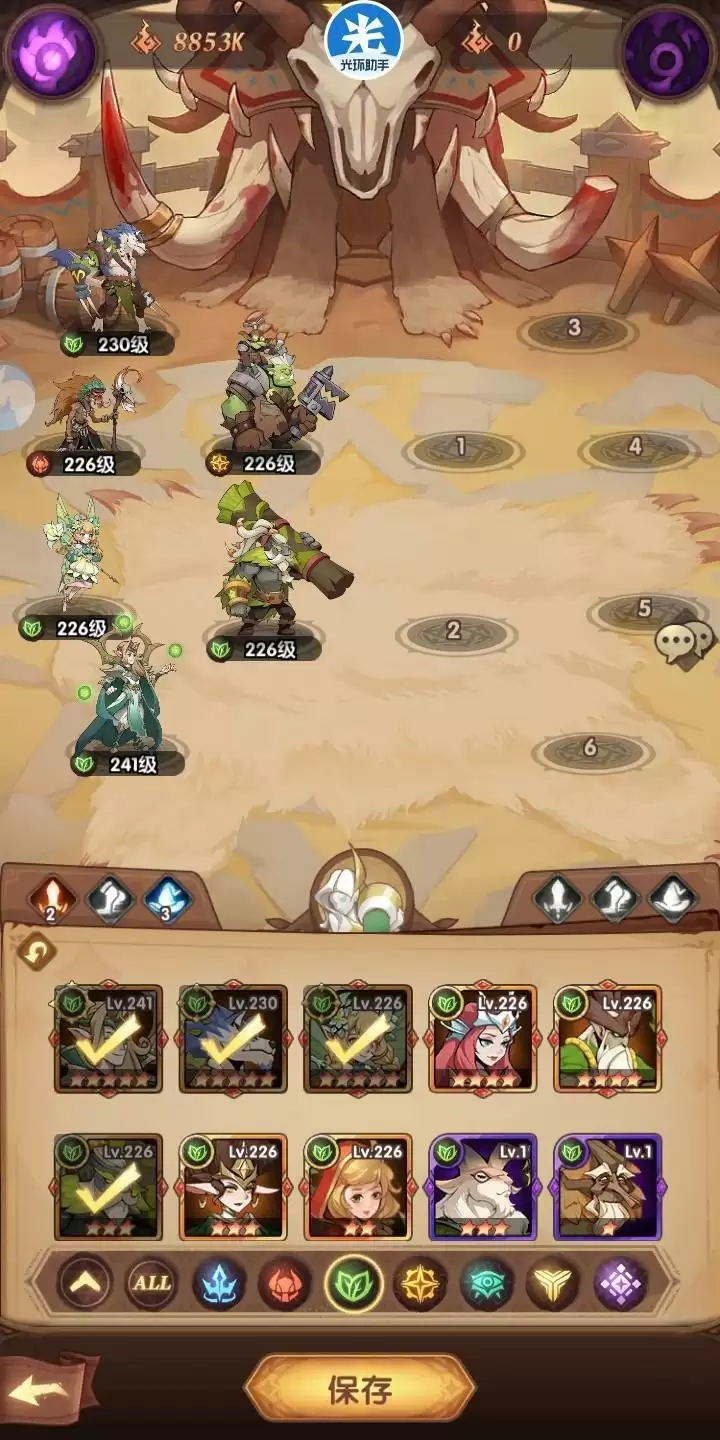The height and width of the screenshot is (1440, 720).
Task: Click the small reset arrow icon above the hero list
Action: click(37, 954)
